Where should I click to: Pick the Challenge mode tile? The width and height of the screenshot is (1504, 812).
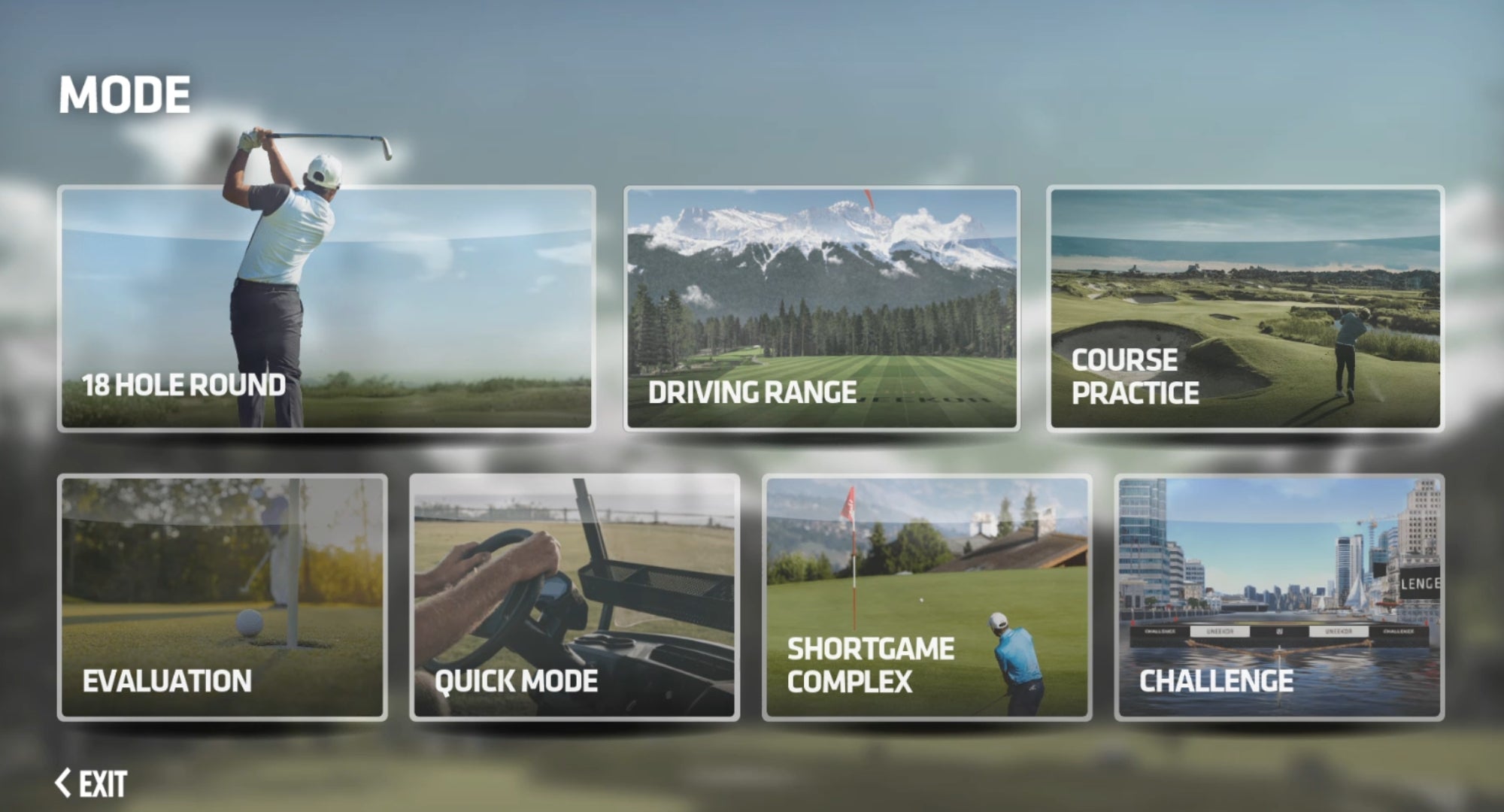click(x=1279, y=598)
